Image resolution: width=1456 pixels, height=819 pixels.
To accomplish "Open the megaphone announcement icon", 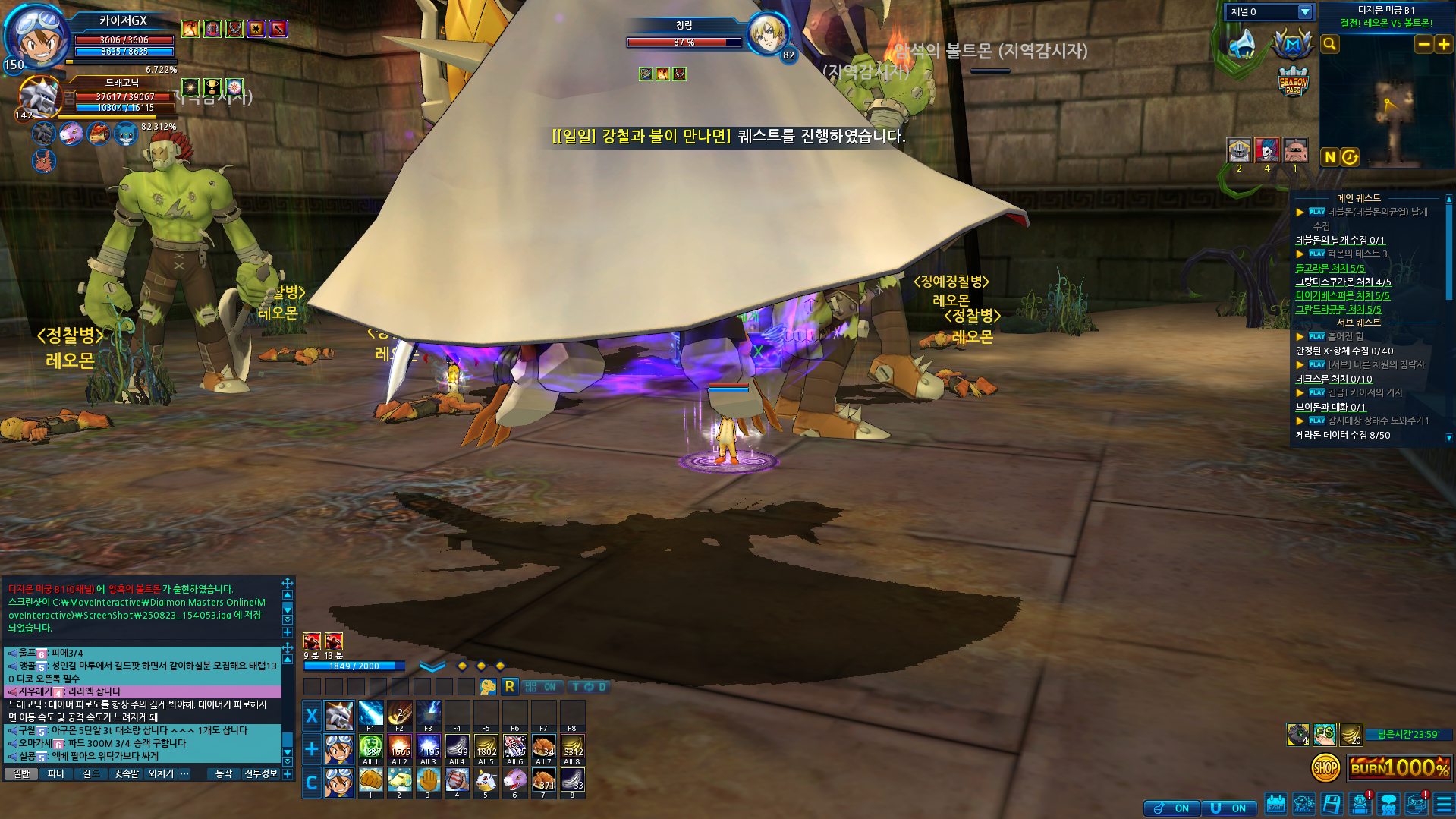I will [1243, 44].
